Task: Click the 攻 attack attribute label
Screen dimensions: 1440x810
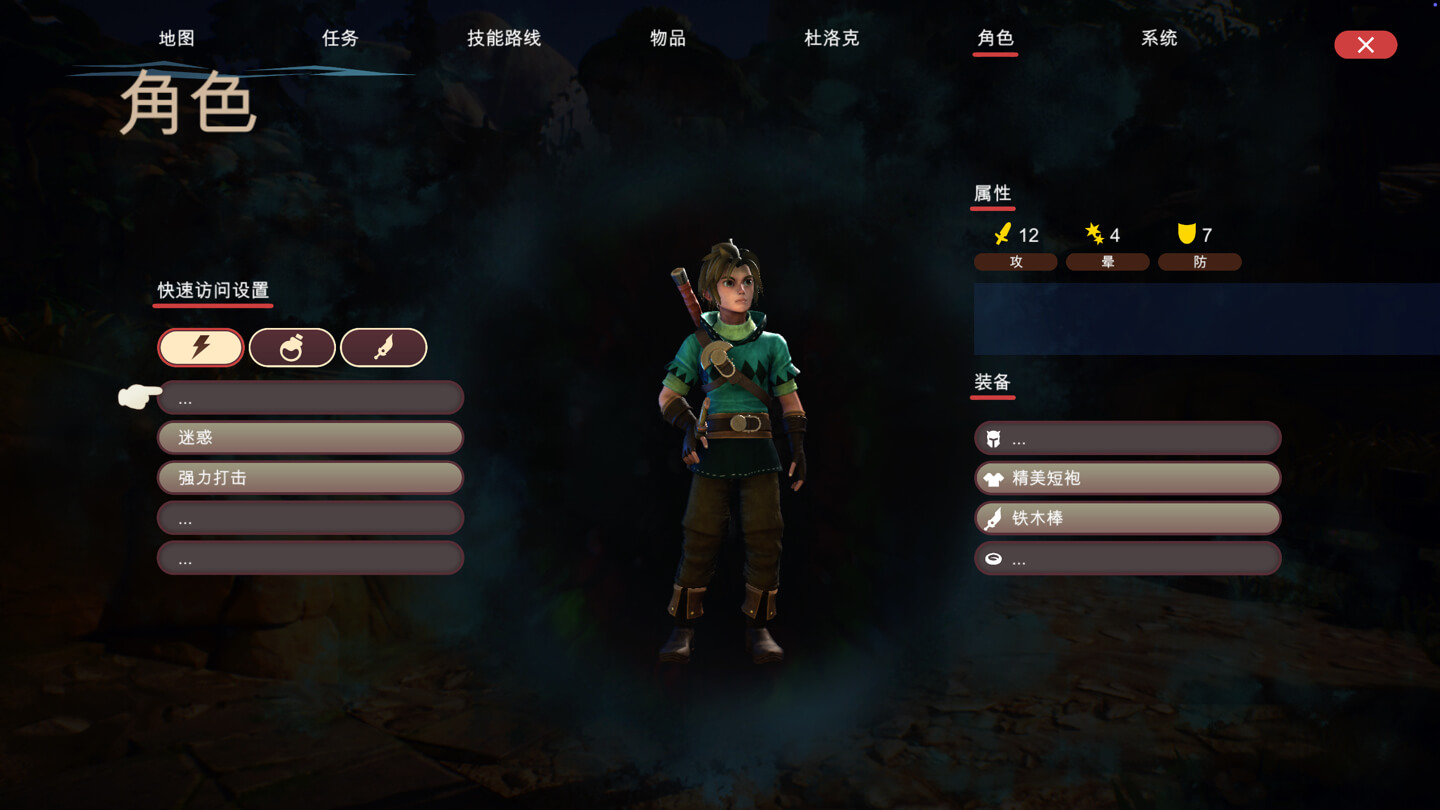Action: [x=1016, y=262]
